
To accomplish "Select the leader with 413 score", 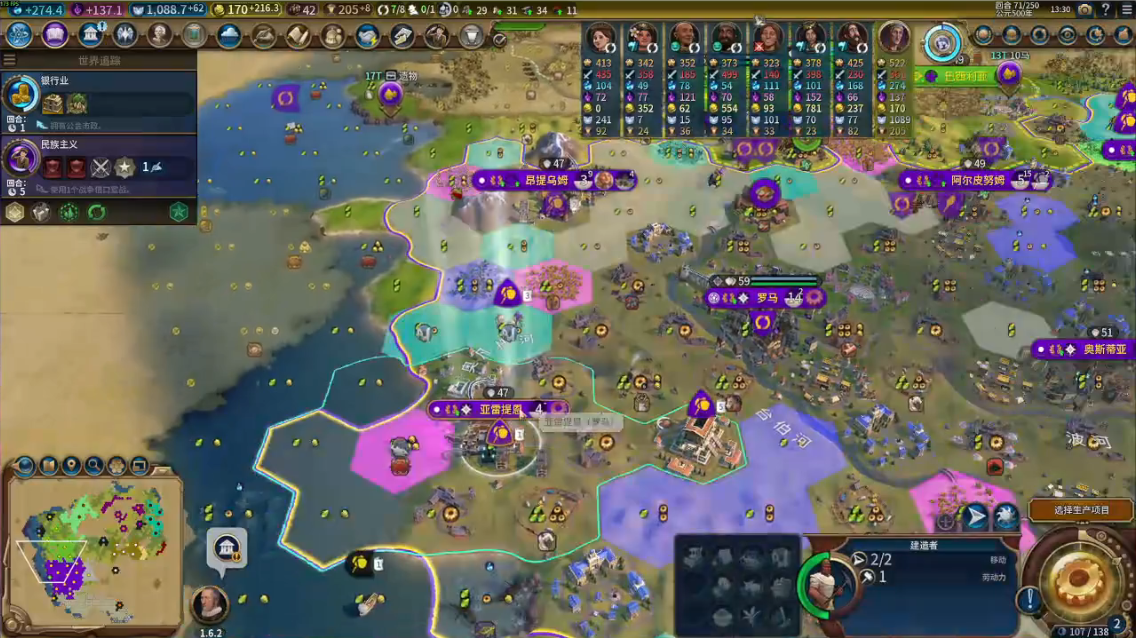I will [601, 40].
